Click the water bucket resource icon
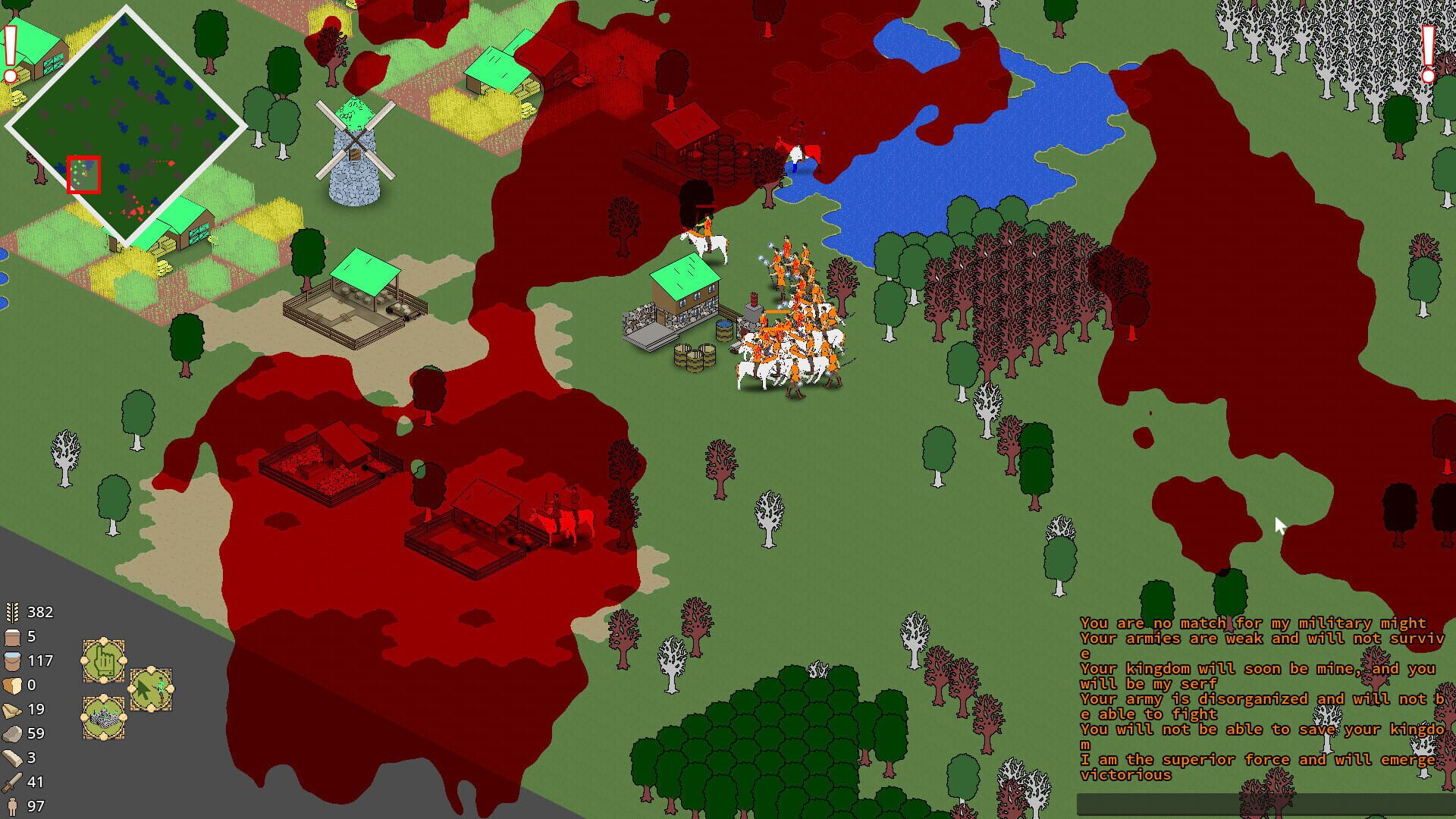 (11, 661)
